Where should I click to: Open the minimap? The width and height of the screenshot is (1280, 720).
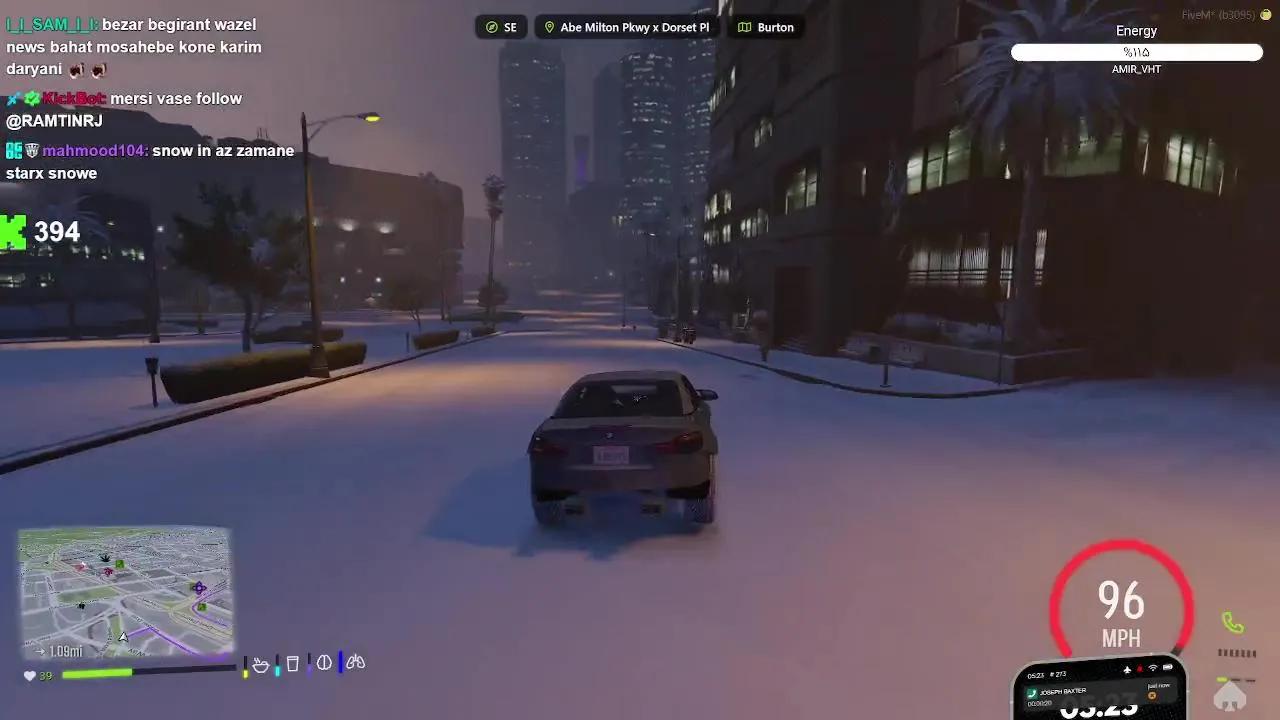point(125,592)
